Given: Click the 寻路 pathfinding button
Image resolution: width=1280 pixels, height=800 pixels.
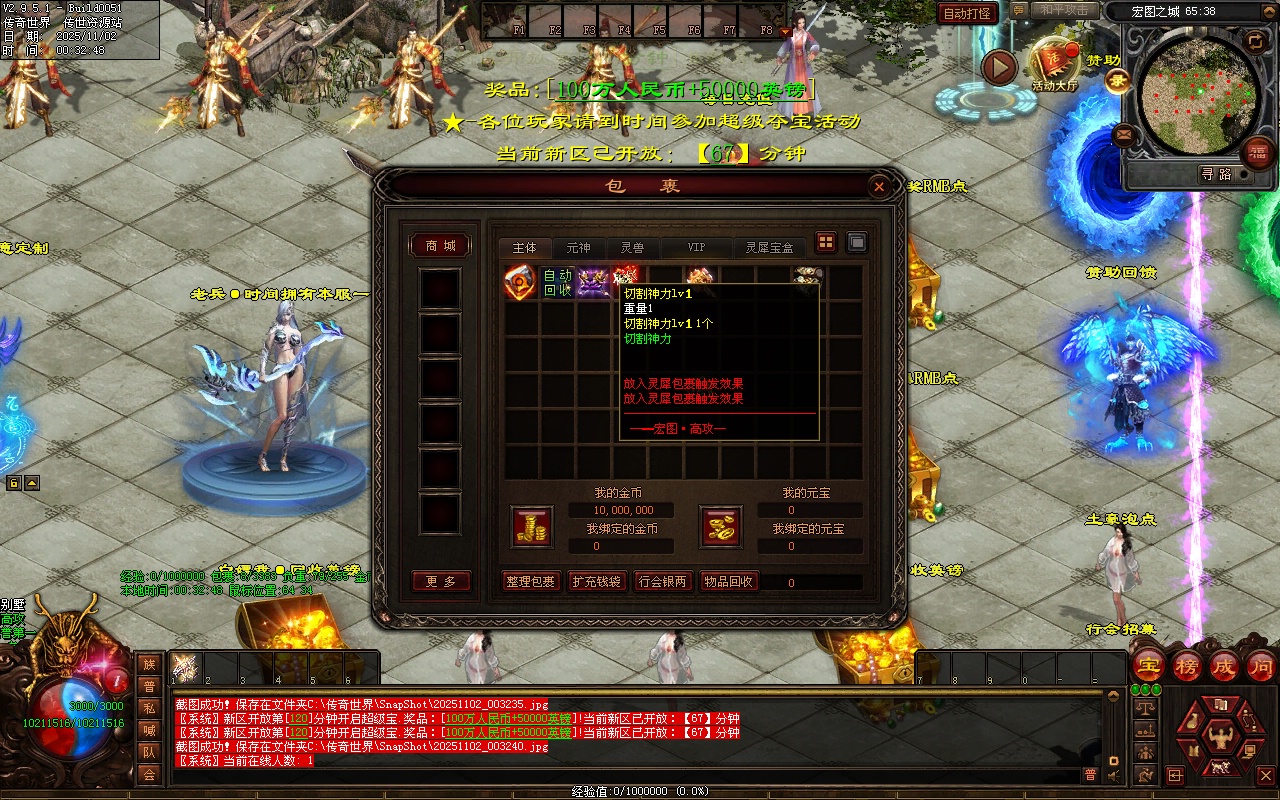Looking at the screenshot, I should pos(1216,174).
